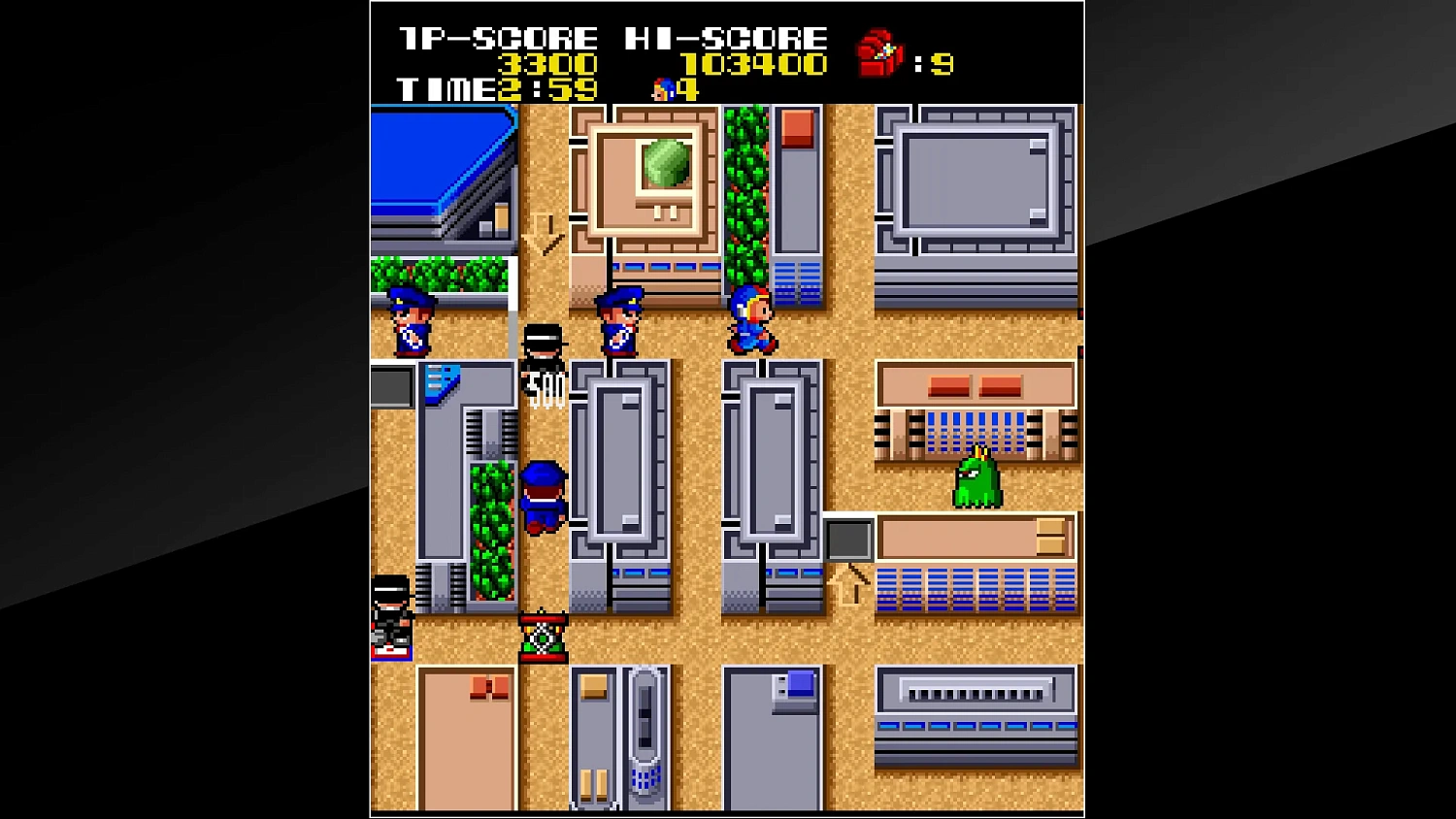Click the downward arrow marker near the top
Viewport: 1456px width, 819px height.
541,230
